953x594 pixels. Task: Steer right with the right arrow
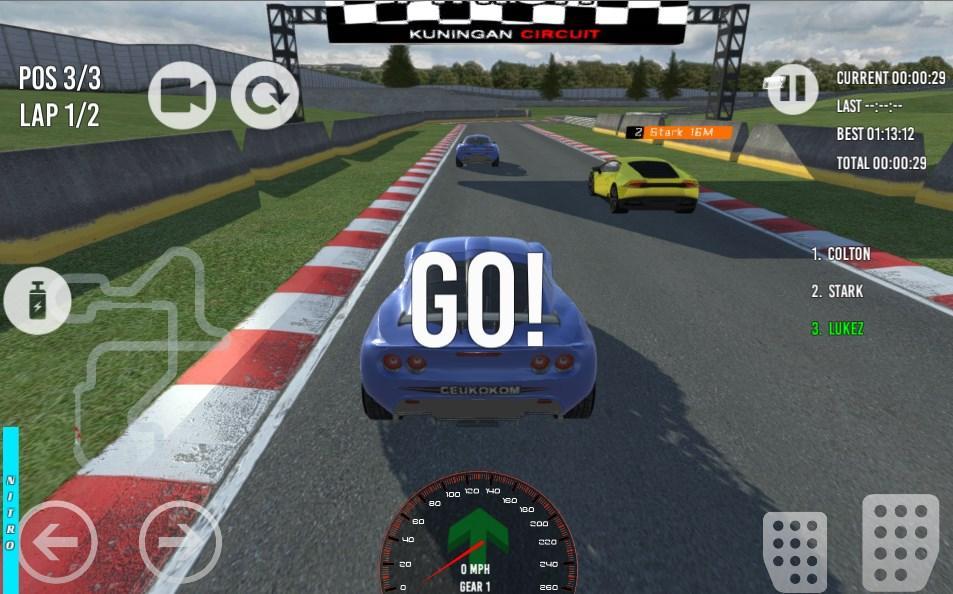(x=179, y=542)
